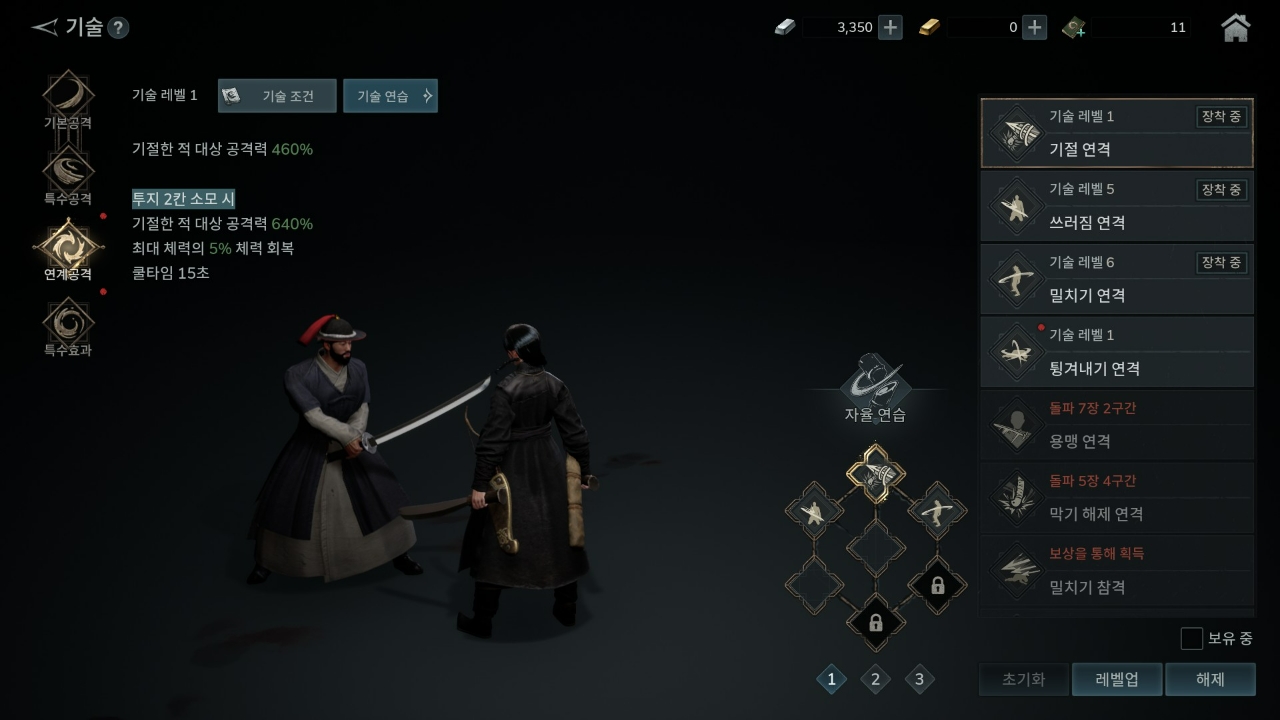Image resolution: width=1280 pixels, height=720 pixels.
Task: Select the 기절 연격 skill row
Action: coord(1116,133)
